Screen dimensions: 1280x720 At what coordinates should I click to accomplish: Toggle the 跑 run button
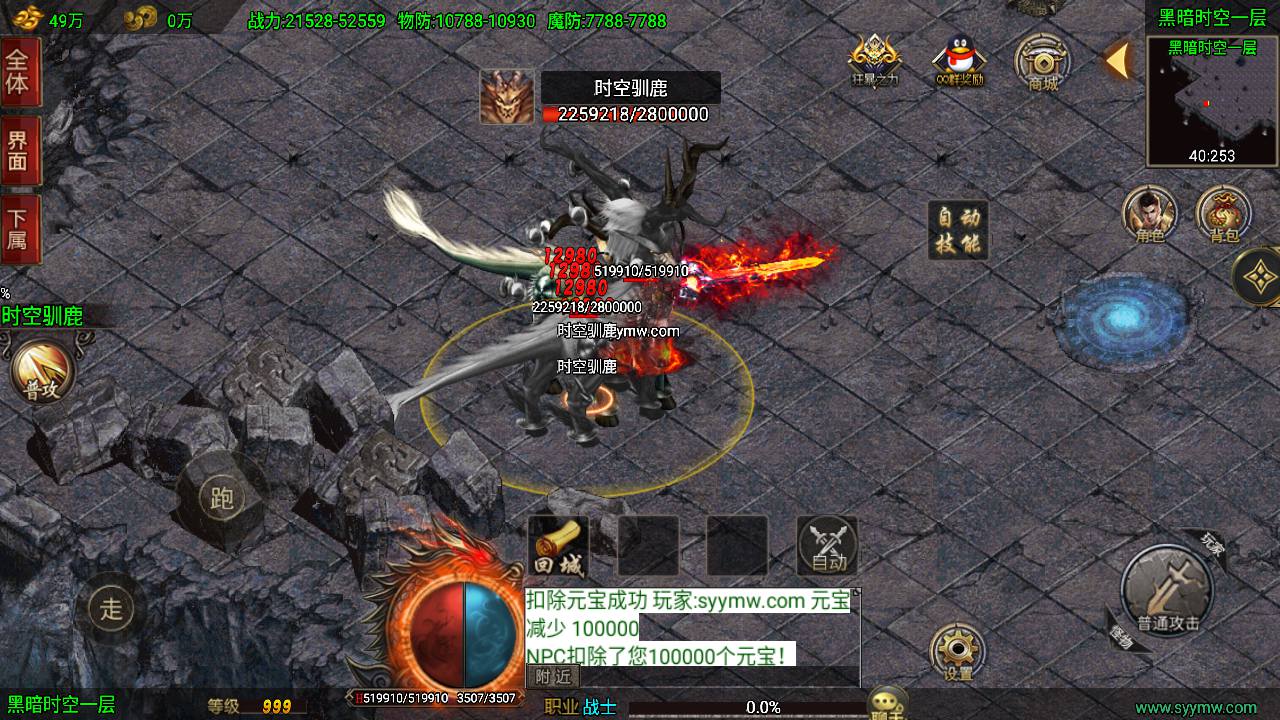221,497
